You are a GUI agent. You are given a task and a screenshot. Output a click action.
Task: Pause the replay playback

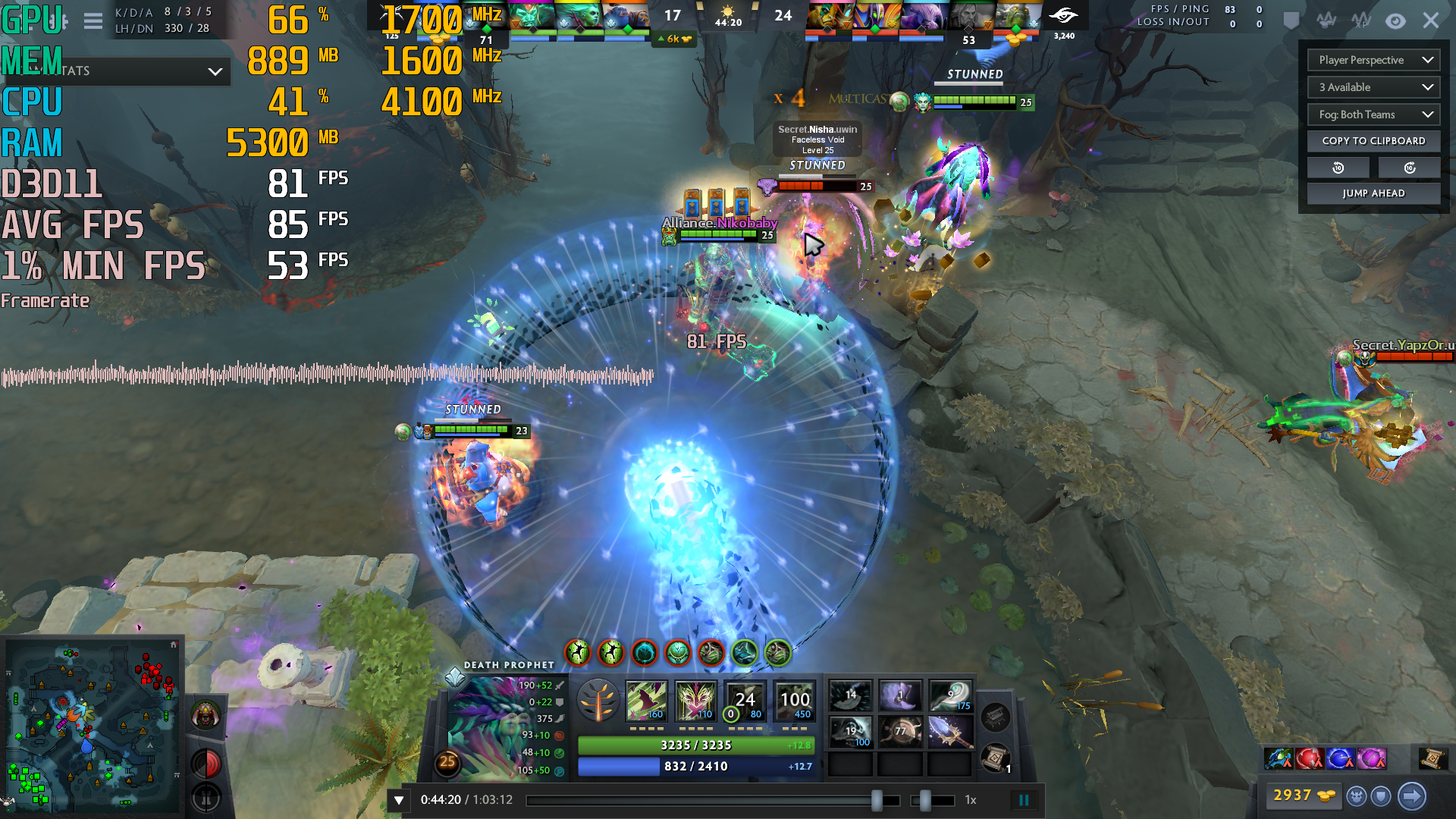pyautogui.click(x=1024, y=800)
